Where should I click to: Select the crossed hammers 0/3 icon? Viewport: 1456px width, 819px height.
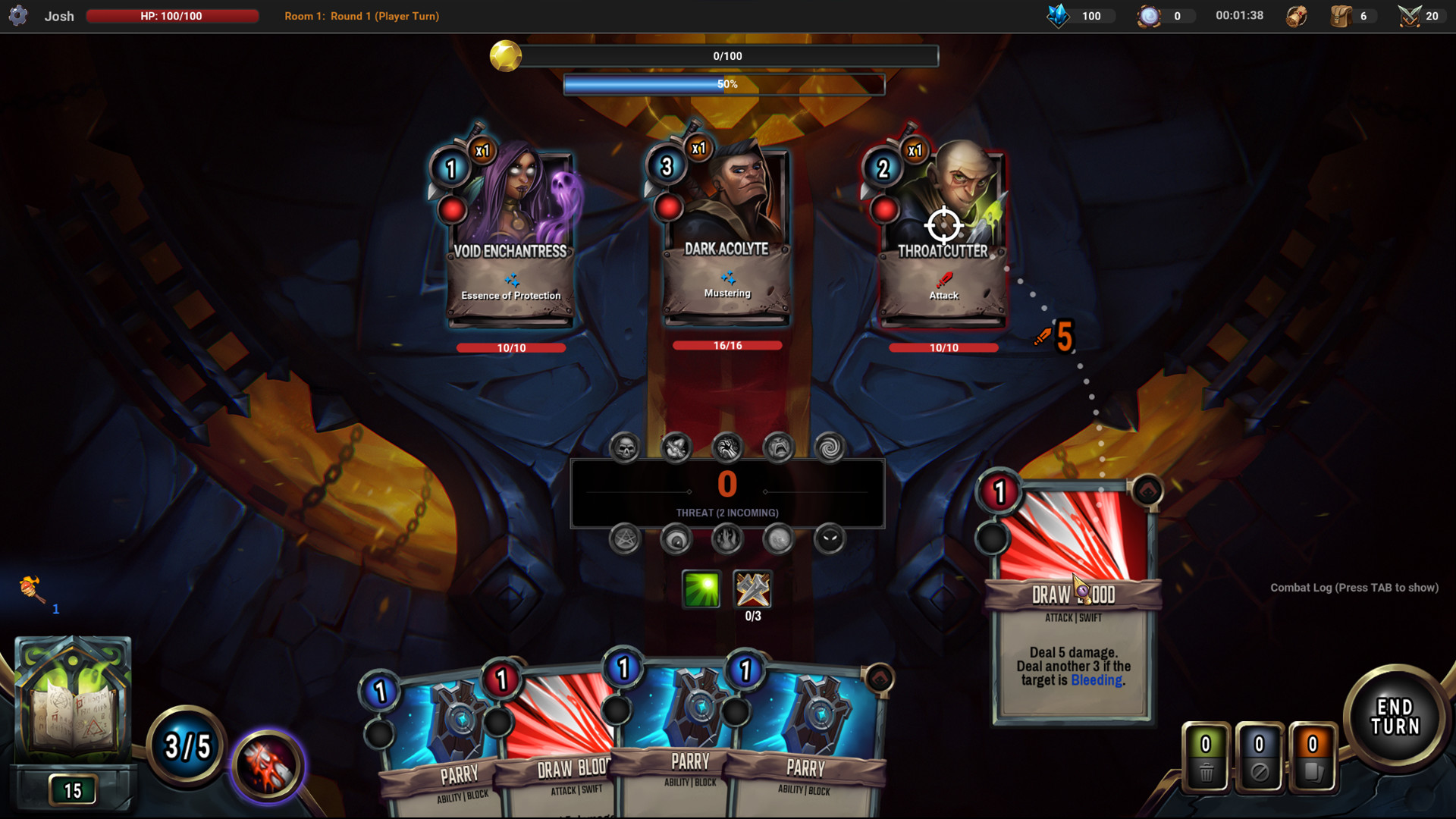click(x=752, y=589)
